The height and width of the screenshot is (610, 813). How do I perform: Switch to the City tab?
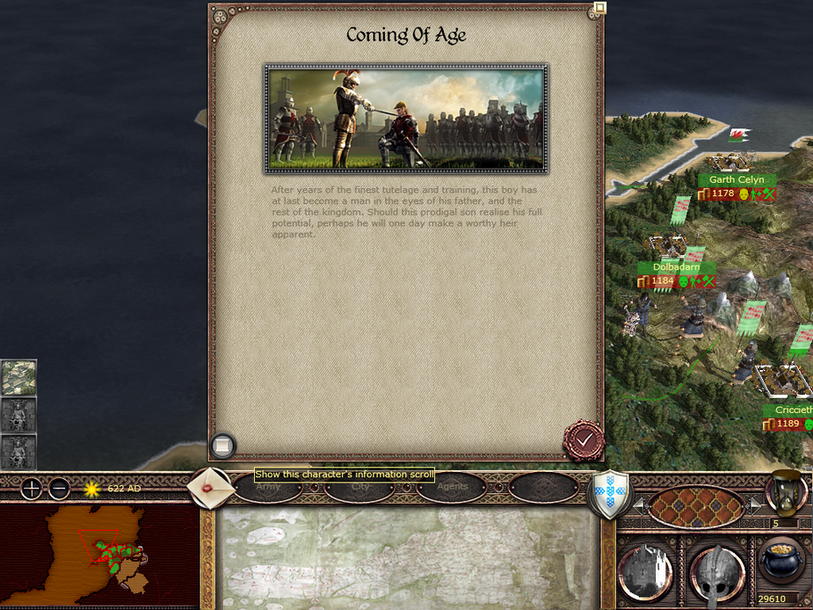(360, 488)
